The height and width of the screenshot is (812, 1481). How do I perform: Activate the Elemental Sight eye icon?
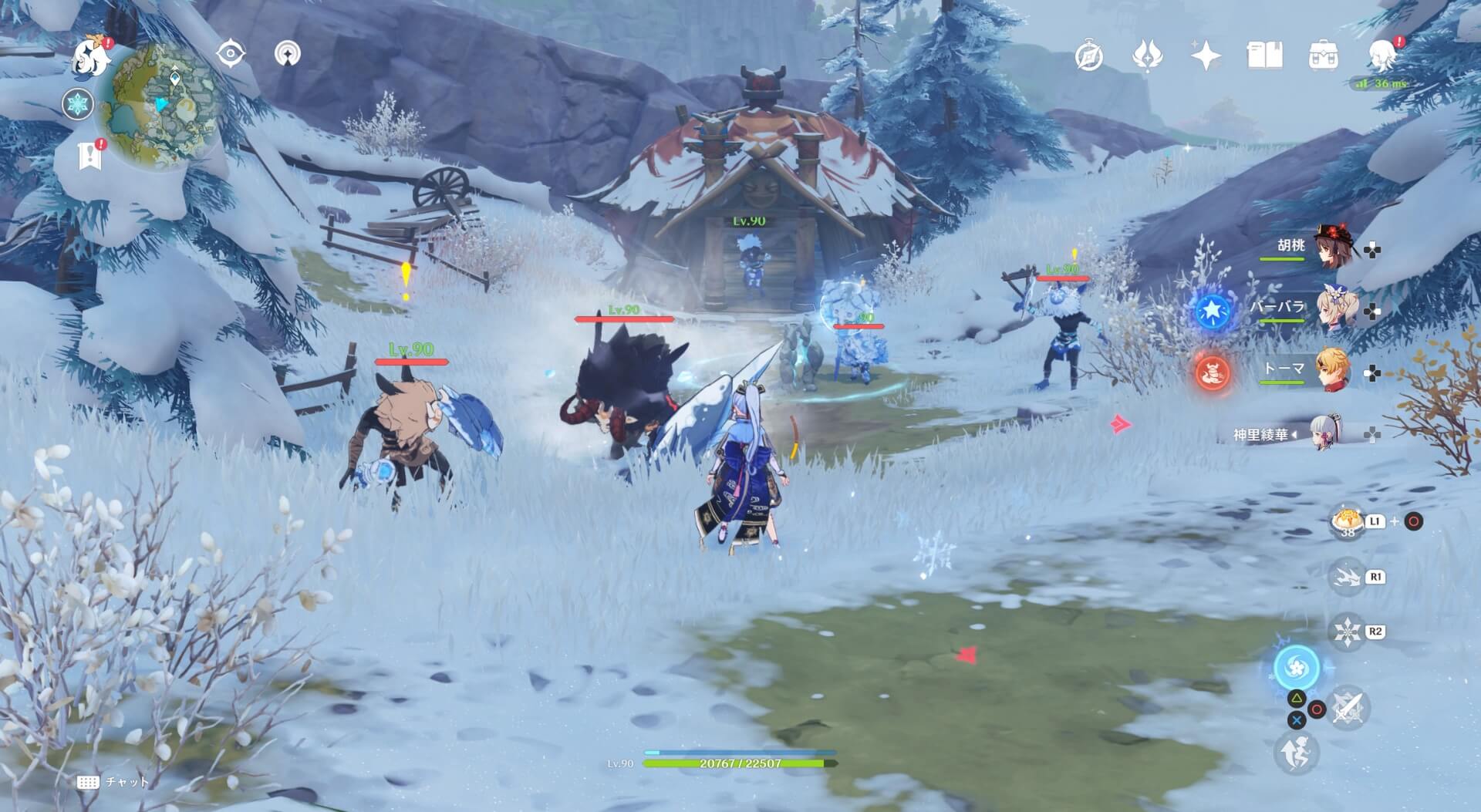tap(231, 52)
